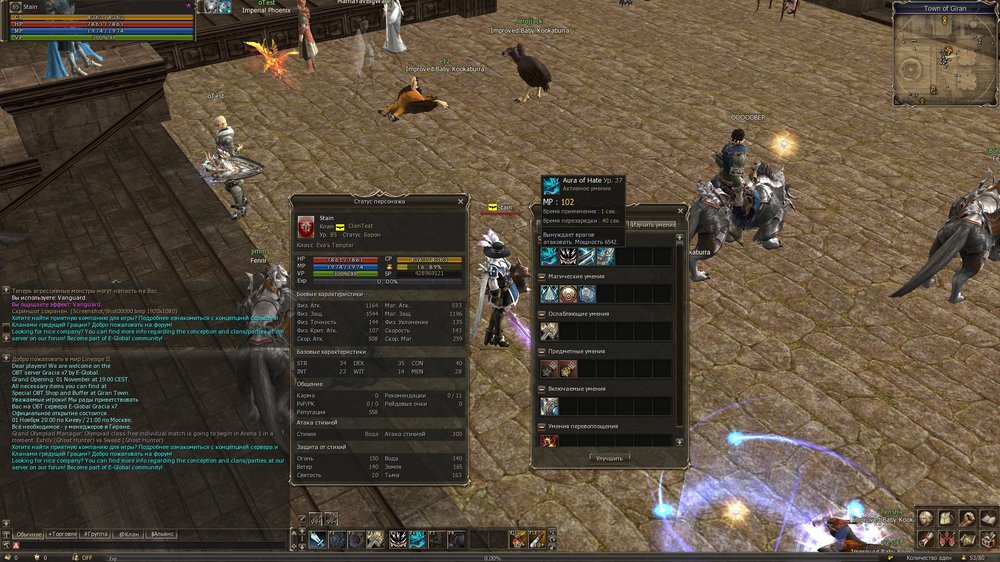Switch to the Обычное chat tab
The height and width of the screenshot is (562, 1000).
30,535
